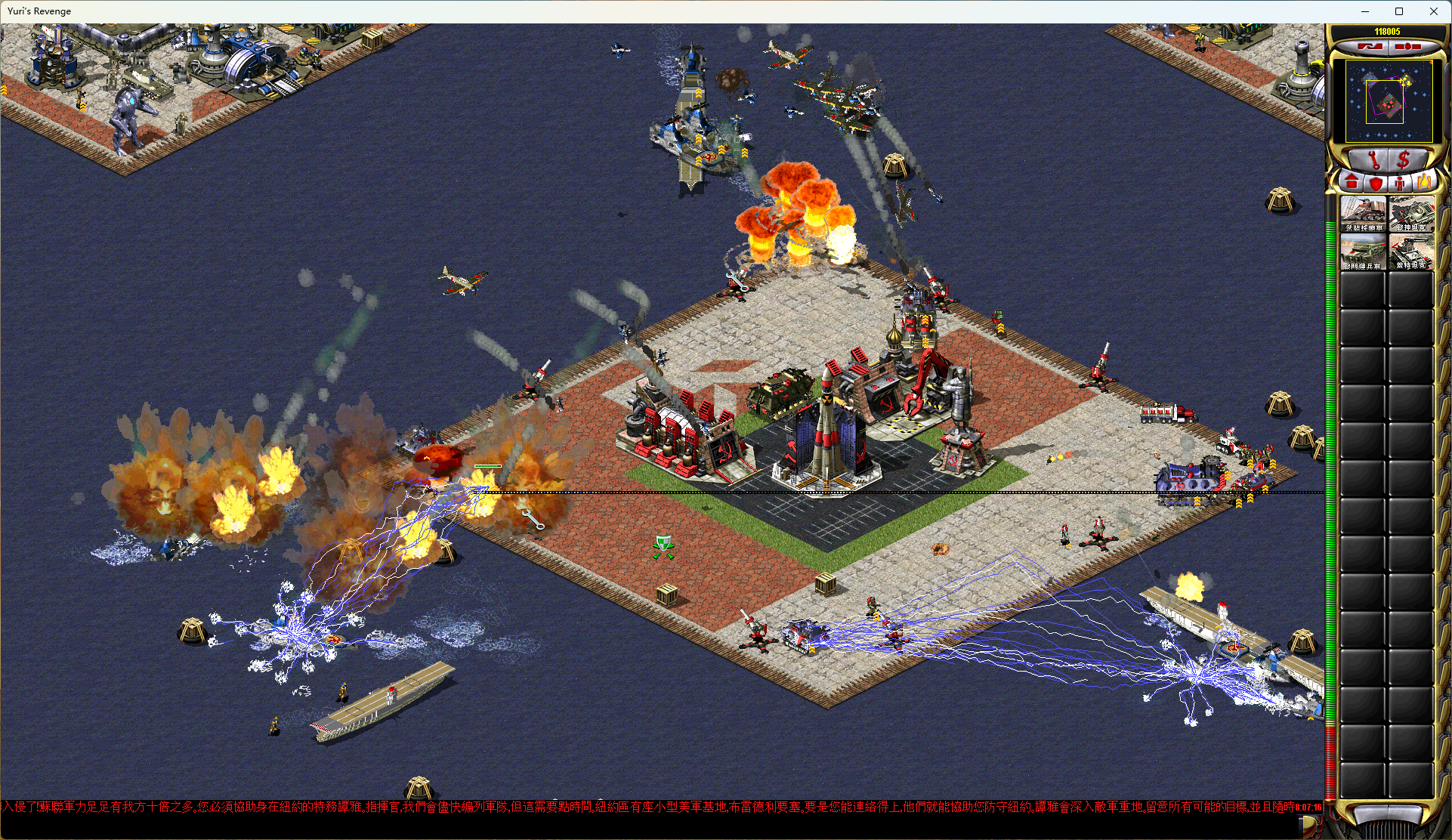
Task: Switch to the shield defenses tab
Action: coord(1376,183)
